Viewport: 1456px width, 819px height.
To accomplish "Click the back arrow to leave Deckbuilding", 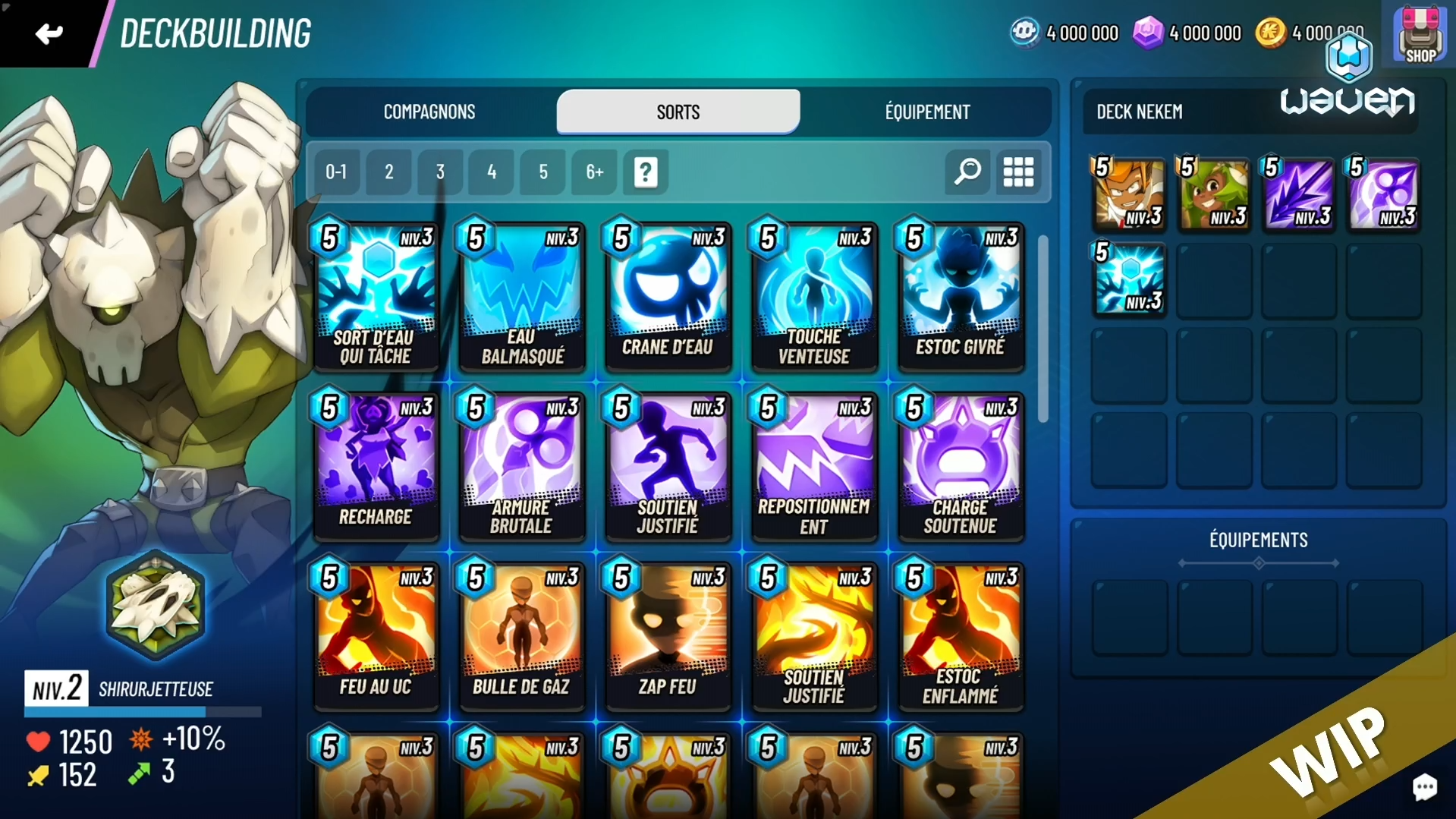I will pyautogui.click(x=48, y=33).
